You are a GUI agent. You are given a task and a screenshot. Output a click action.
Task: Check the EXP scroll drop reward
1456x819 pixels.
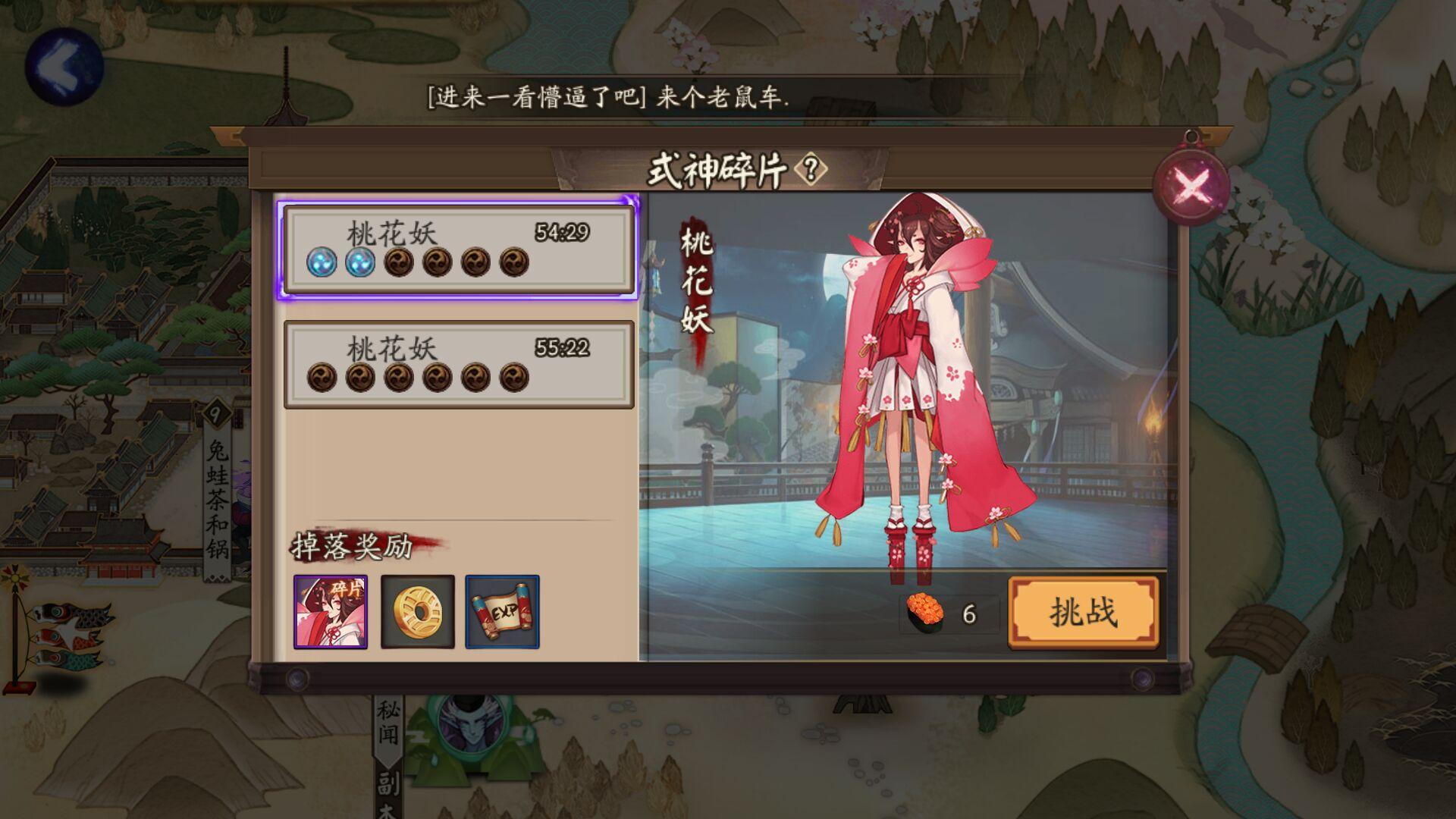click(502, 612)
